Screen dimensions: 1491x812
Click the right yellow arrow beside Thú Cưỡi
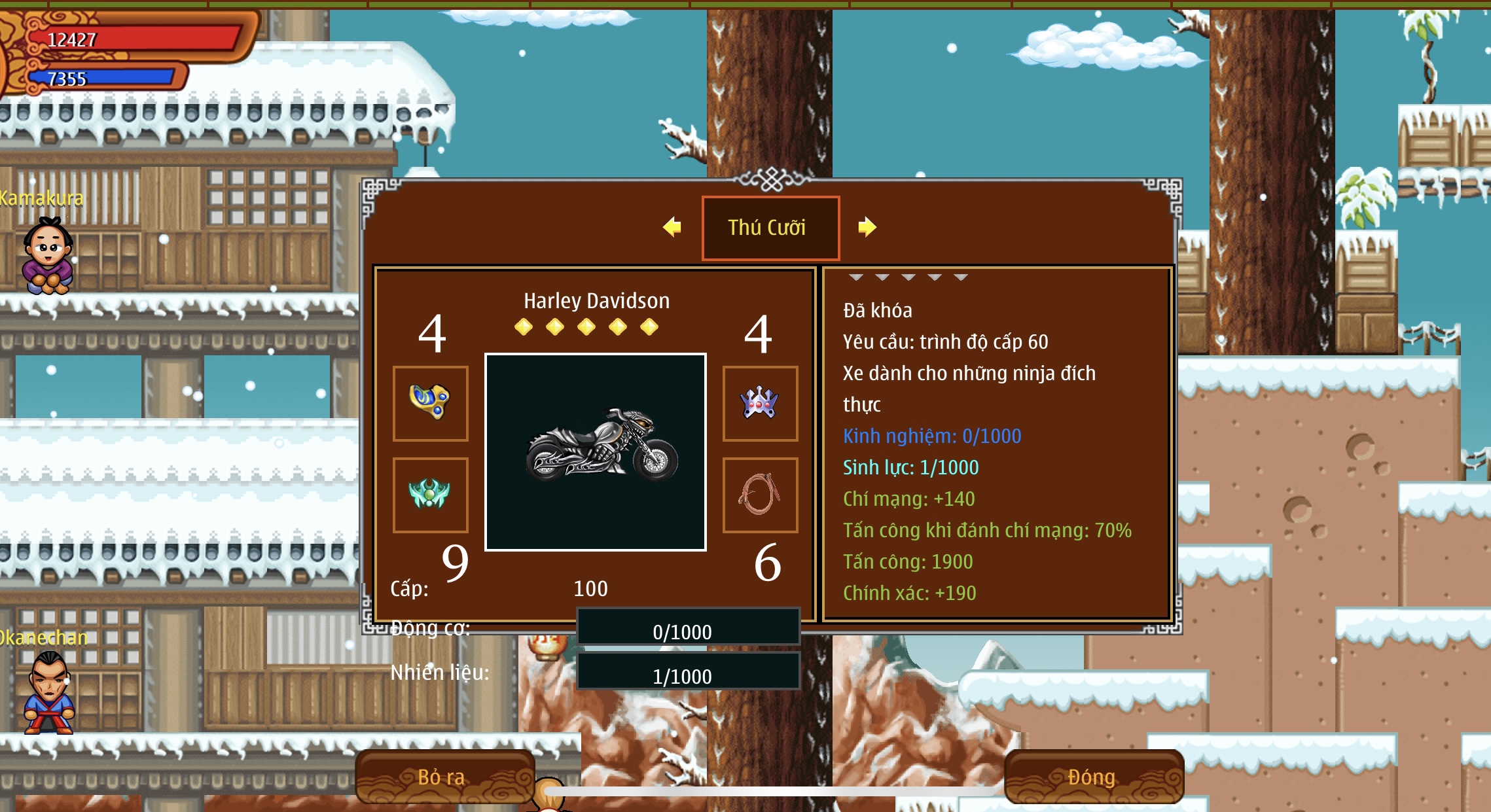[867, 227]
